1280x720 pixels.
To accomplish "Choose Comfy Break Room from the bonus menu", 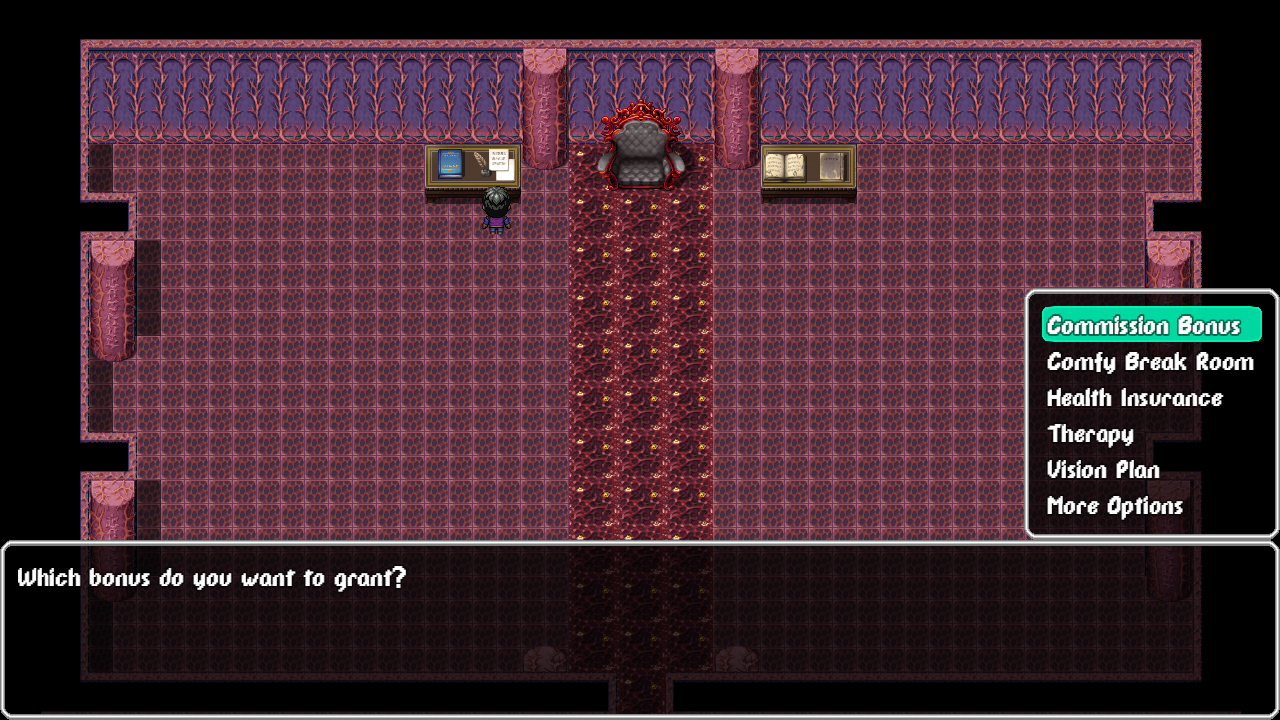I will pos(1149,361).
